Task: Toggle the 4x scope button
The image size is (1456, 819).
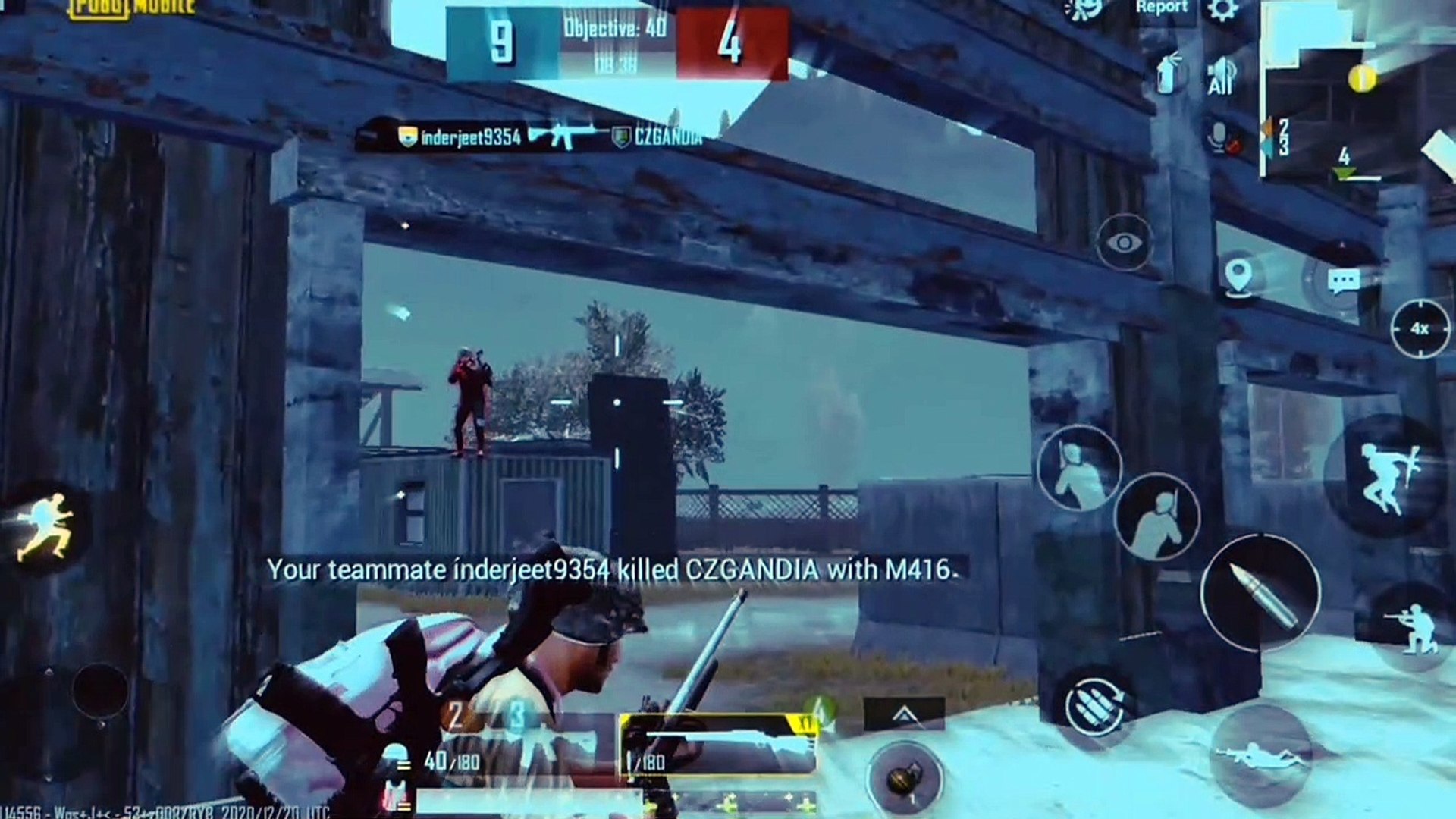Action: 1420,329
